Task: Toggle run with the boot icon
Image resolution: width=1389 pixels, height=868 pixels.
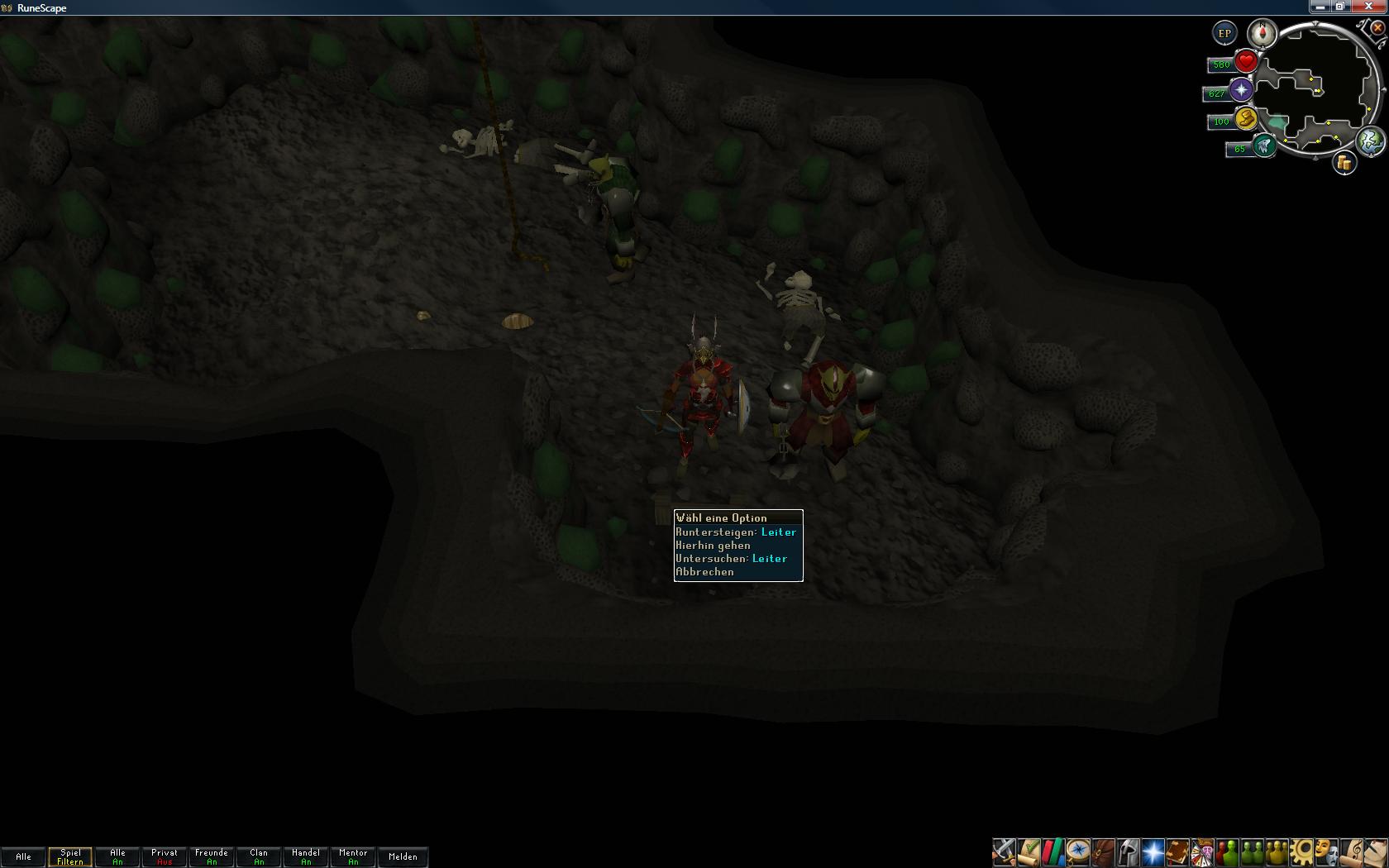Action: 1245,119
